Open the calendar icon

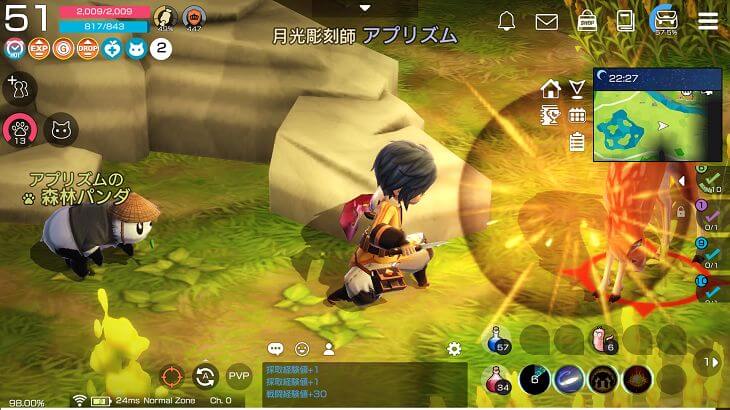[577, 116]
